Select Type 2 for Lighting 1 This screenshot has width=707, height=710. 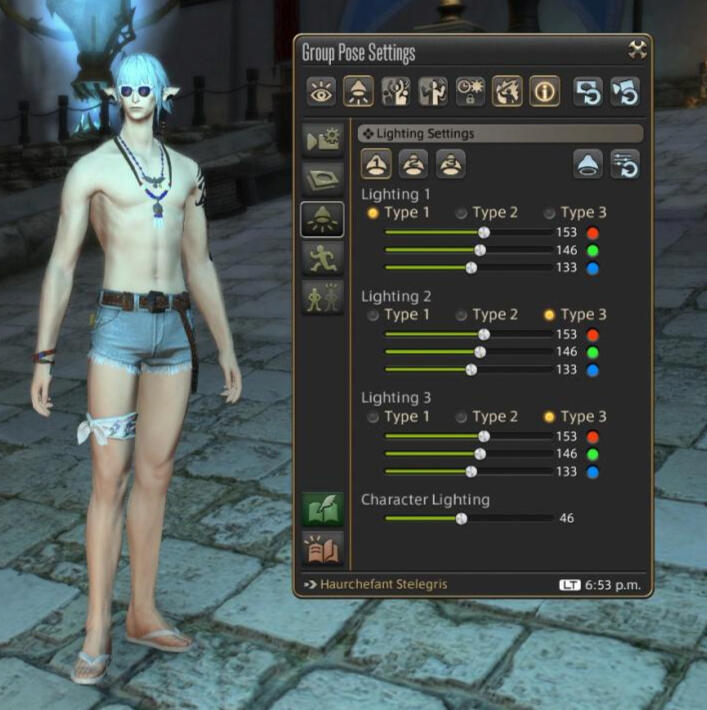pyautogui.click(x=461, y=213)
